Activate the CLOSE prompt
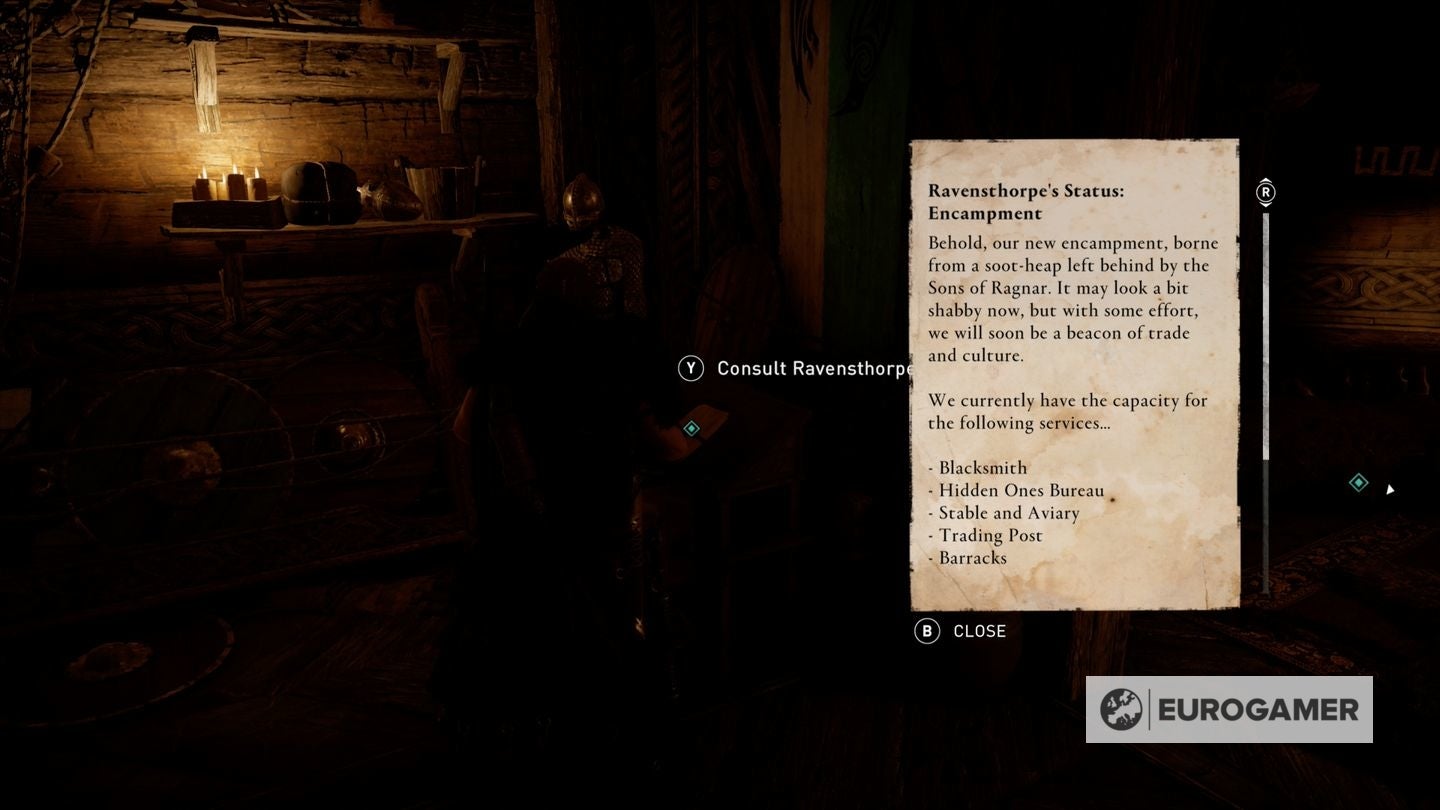Viewport: 1440px width, 810px height. pos(978,631)
